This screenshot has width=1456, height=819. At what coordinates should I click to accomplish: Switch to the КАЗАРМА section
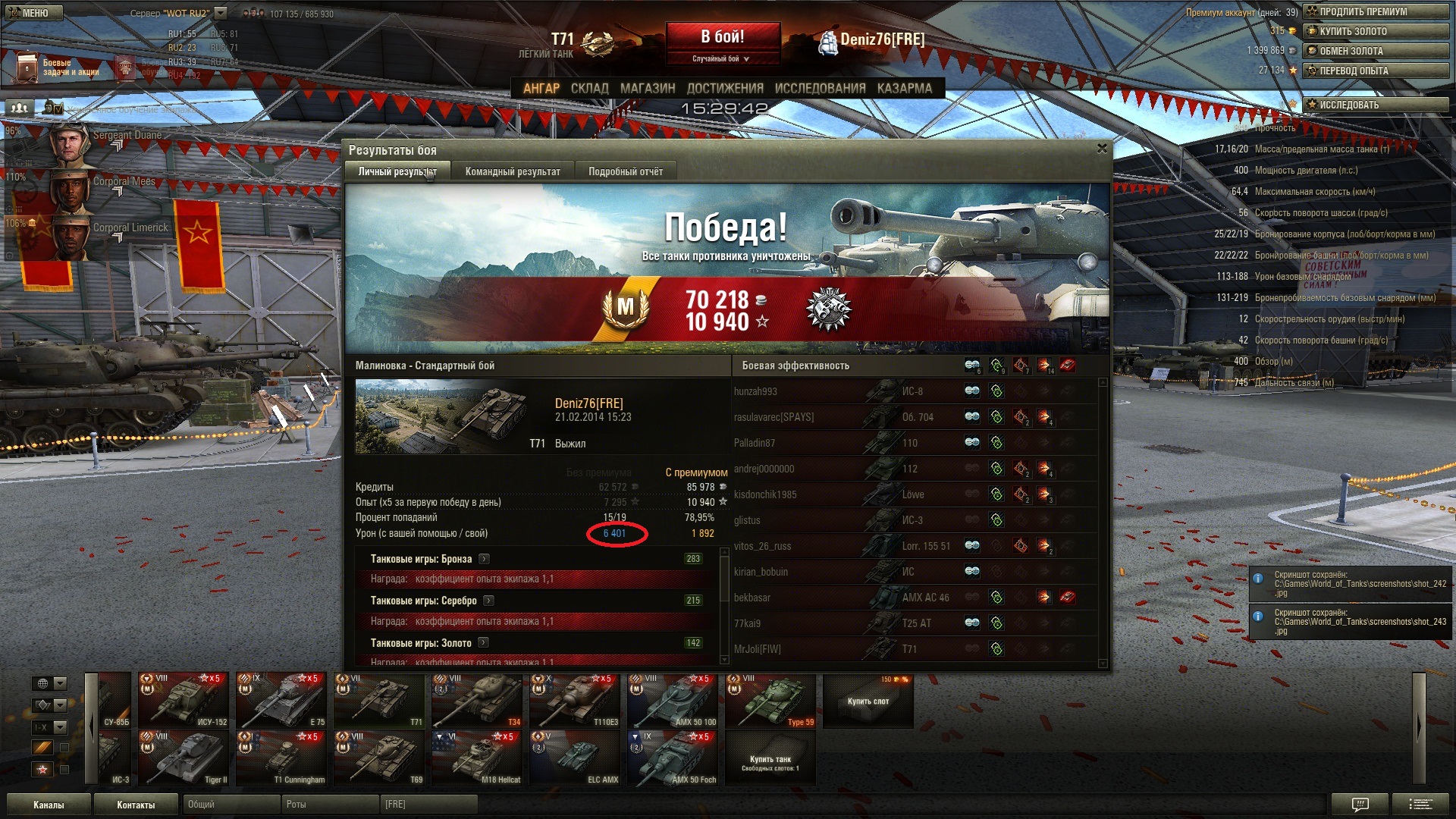pyautogui.click(x=904, y=88)
